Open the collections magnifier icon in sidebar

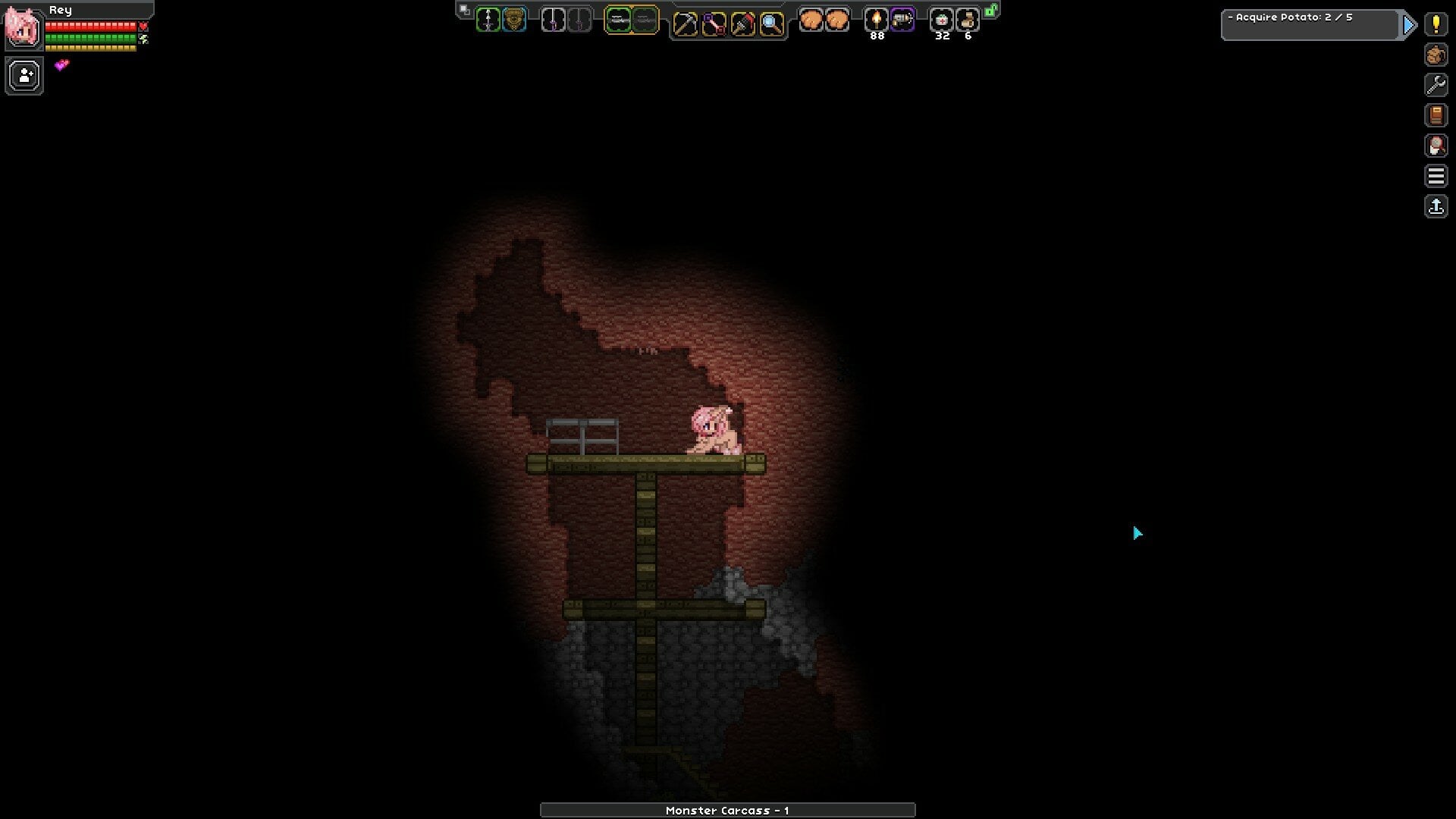pyautogui.click(x=1436, y=146)
